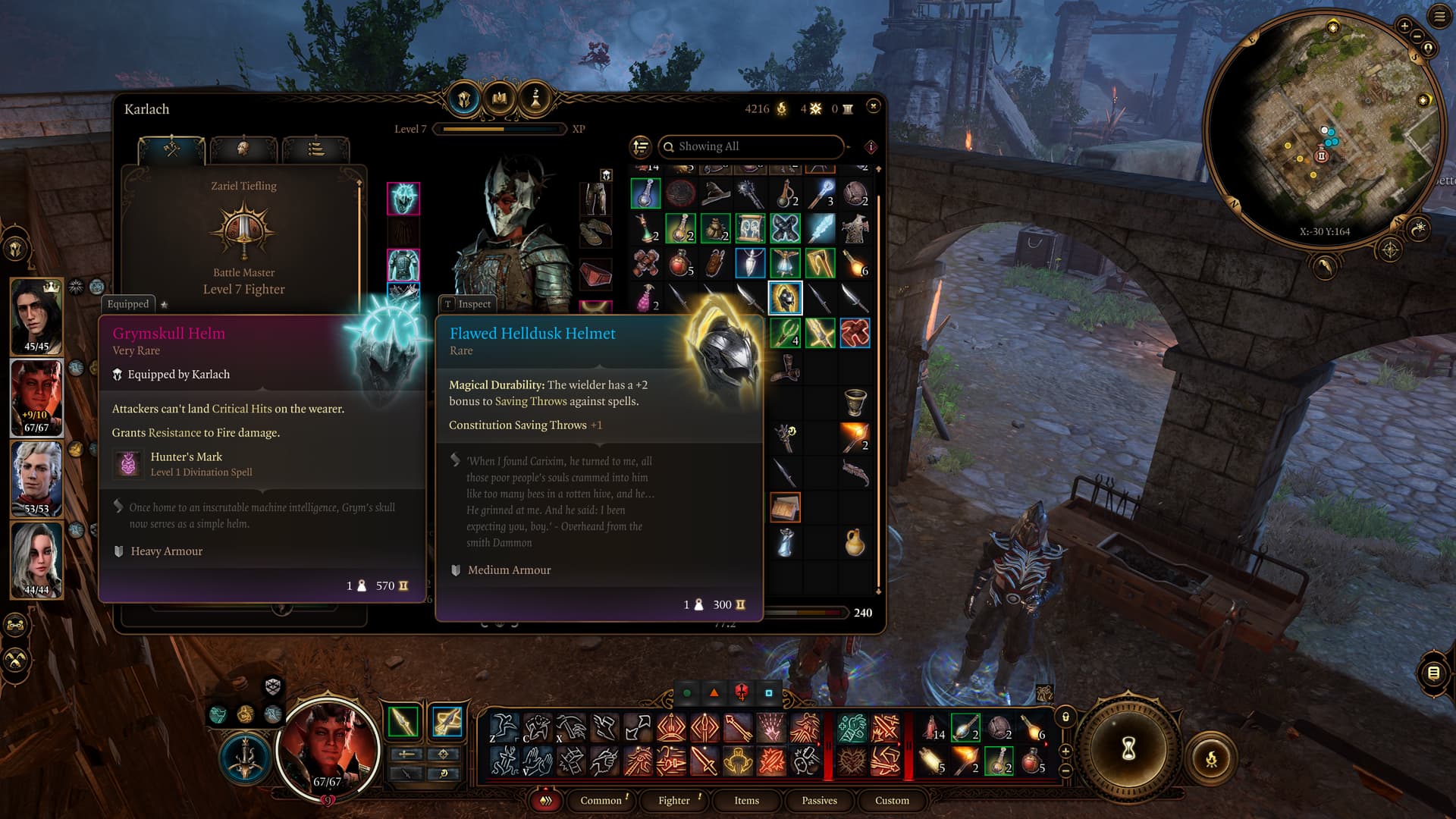Viewport: 1456px width, 819px height.
Task: Click the campfire rest button
Action: pos(1211,758)
